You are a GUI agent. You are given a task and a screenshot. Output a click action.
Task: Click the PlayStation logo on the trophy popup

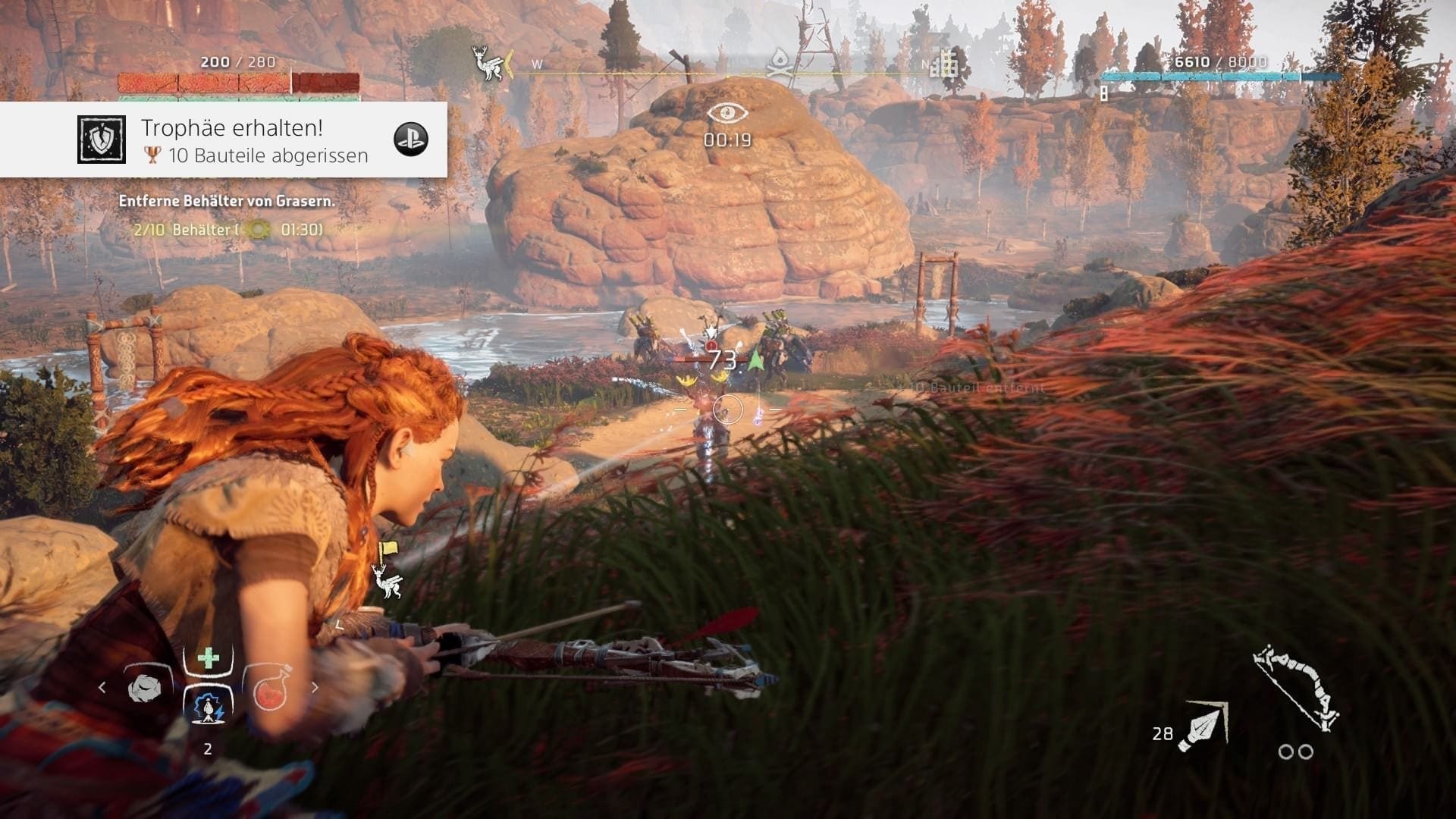point(411,140)
